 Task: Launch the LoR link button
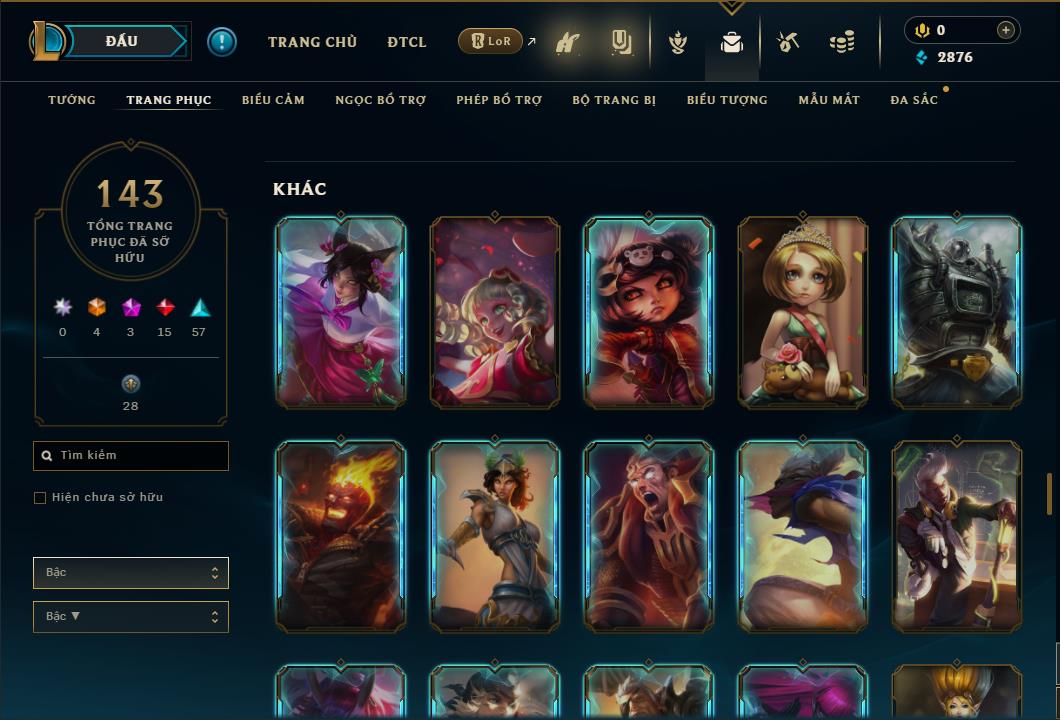[x=491, y=41]
